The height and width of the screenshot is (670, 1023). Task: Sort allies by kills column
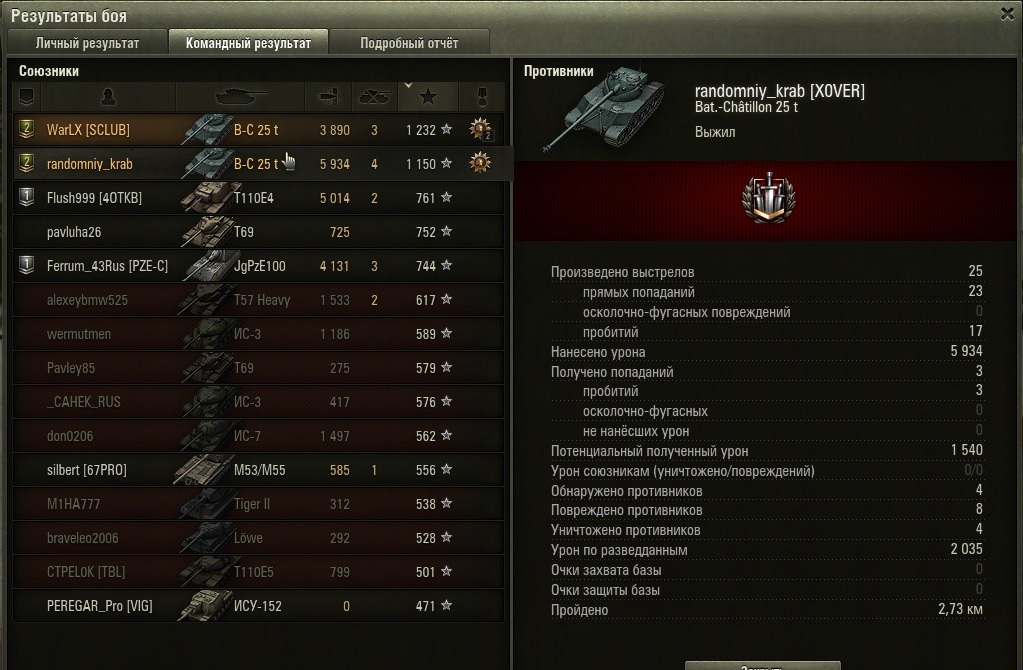[x=374, y=97]
